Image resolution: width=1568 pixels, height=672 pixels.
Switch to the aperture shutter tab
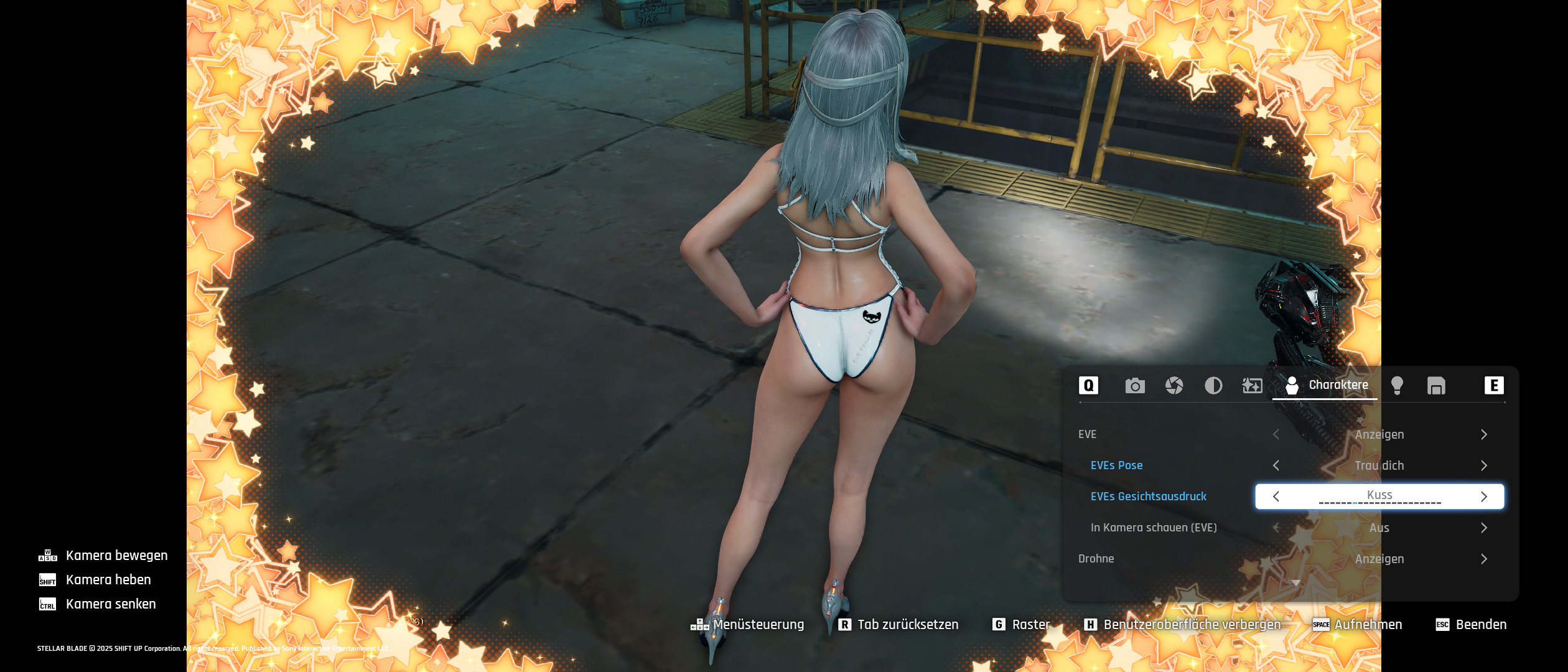point(1174,386)
